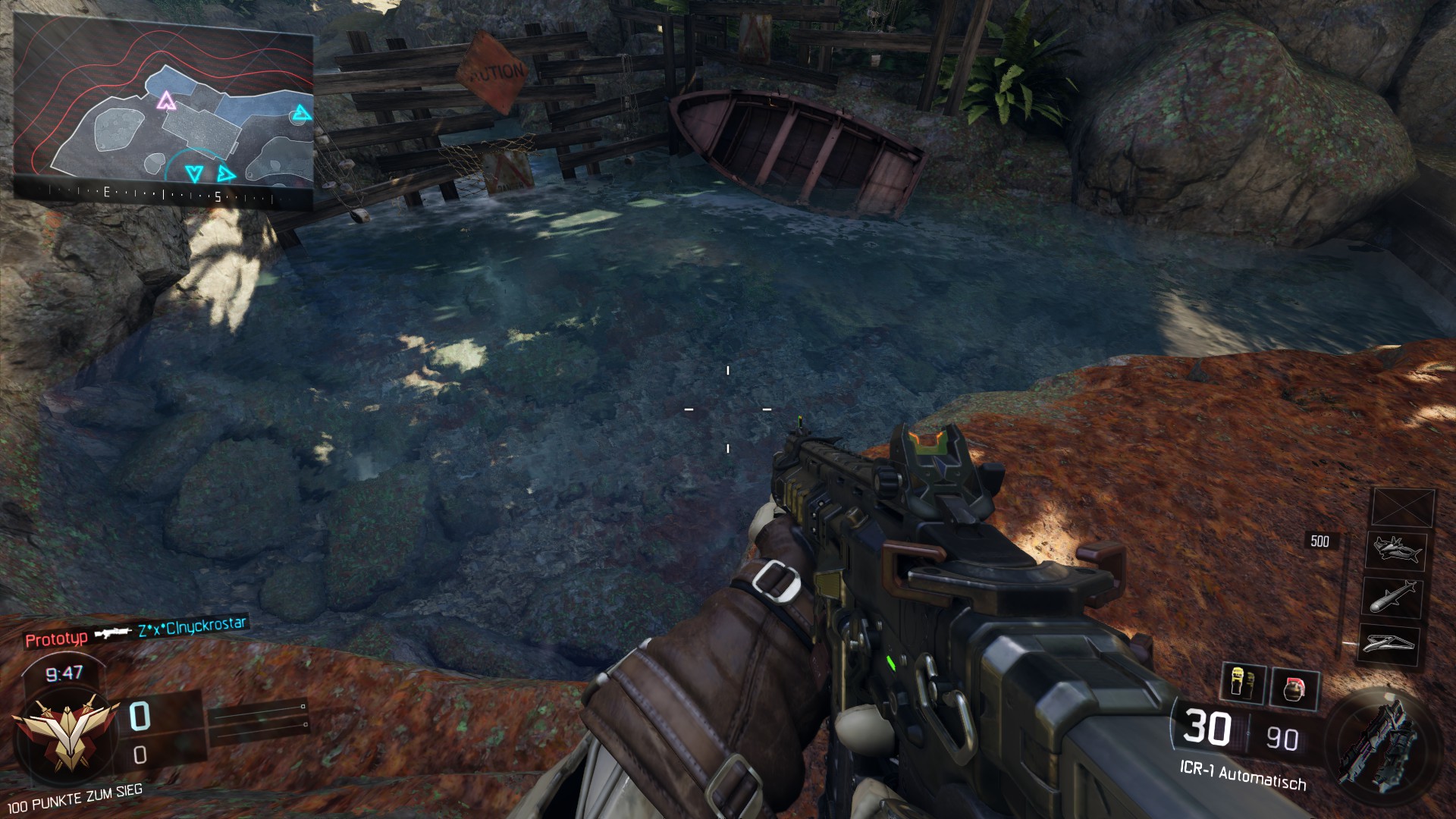This screenshot has width=1456, height=819.
Task: Click the compass strip below the minimap
Action: coord(164,195)
